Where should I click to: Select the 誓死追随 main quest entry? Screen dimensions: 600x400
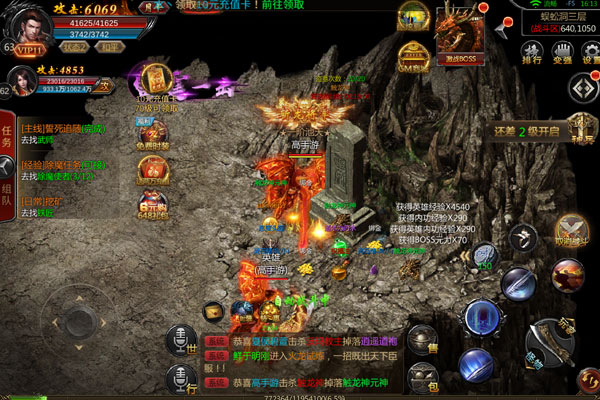(65, 129)
